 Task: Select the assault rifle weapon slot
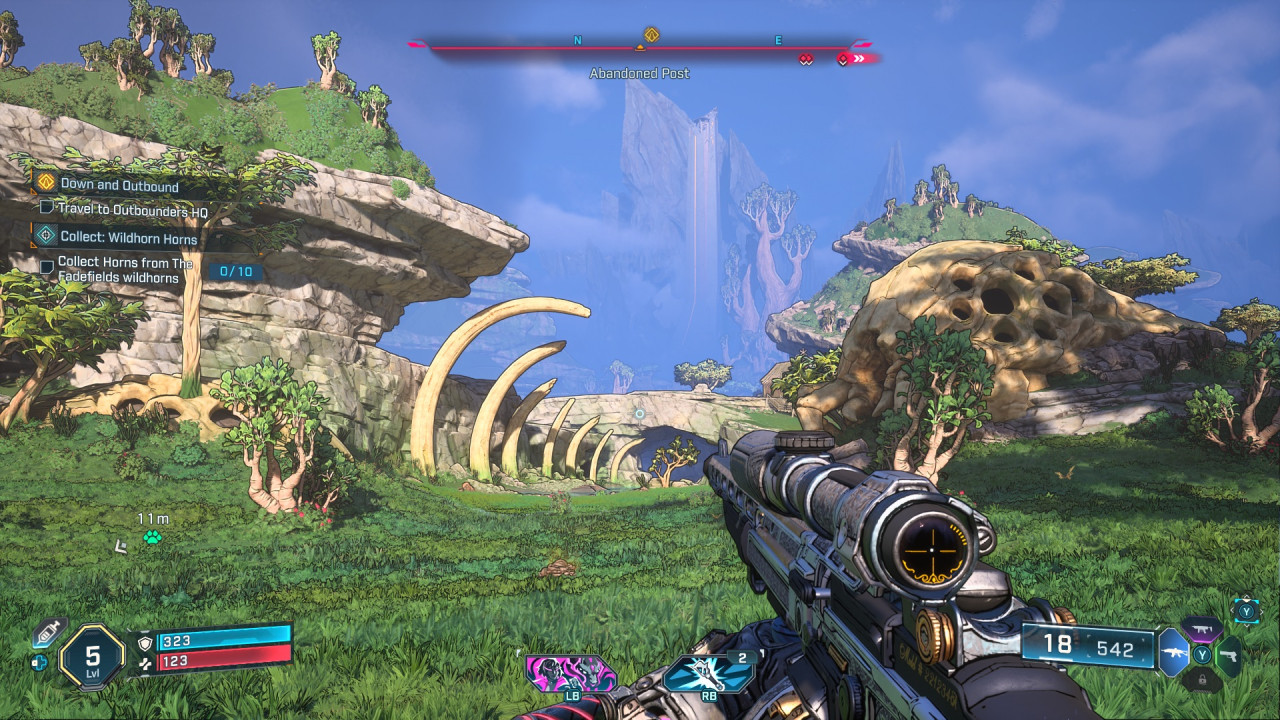coord(1174,653)
